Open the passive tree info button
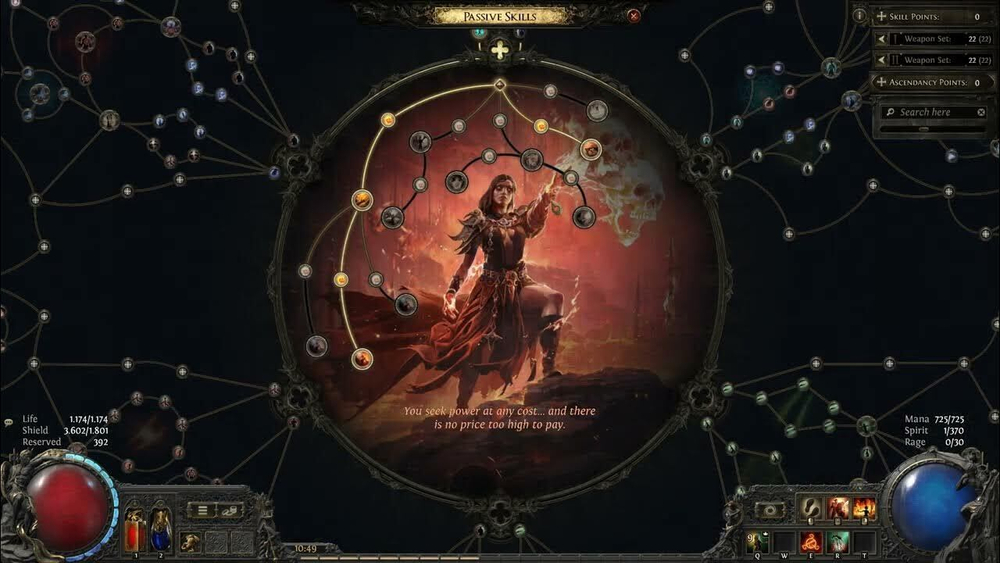 pos(860,16)
